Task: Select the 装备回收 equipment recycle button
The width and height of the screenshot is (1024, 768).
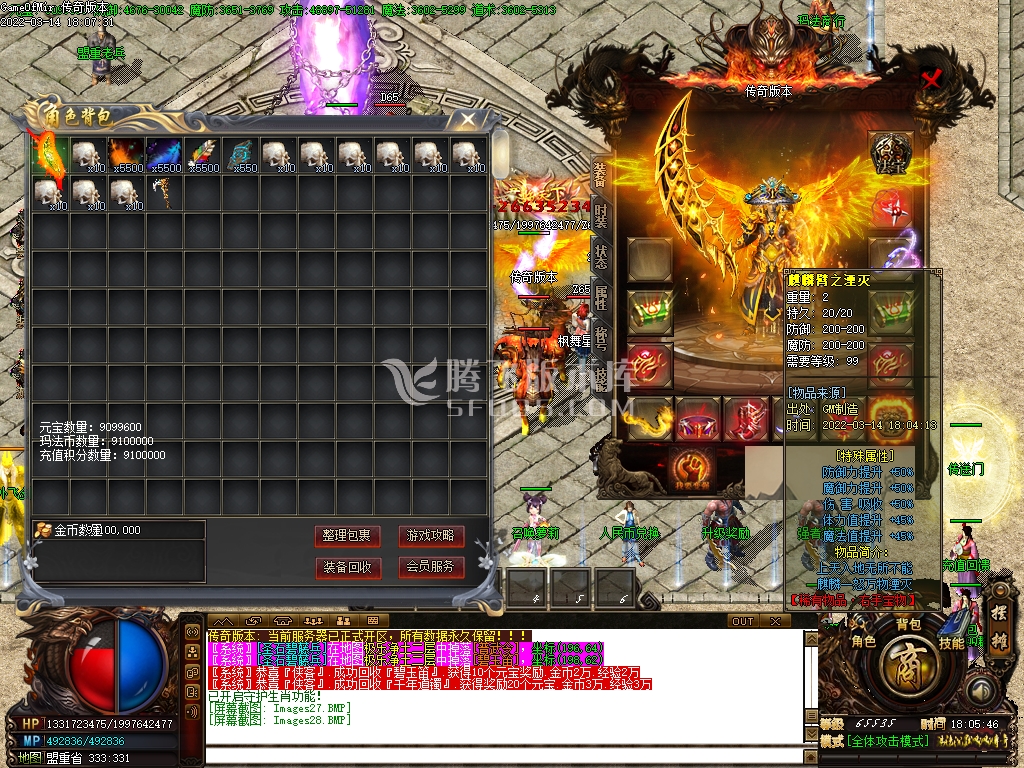Action: pos(347,567)
